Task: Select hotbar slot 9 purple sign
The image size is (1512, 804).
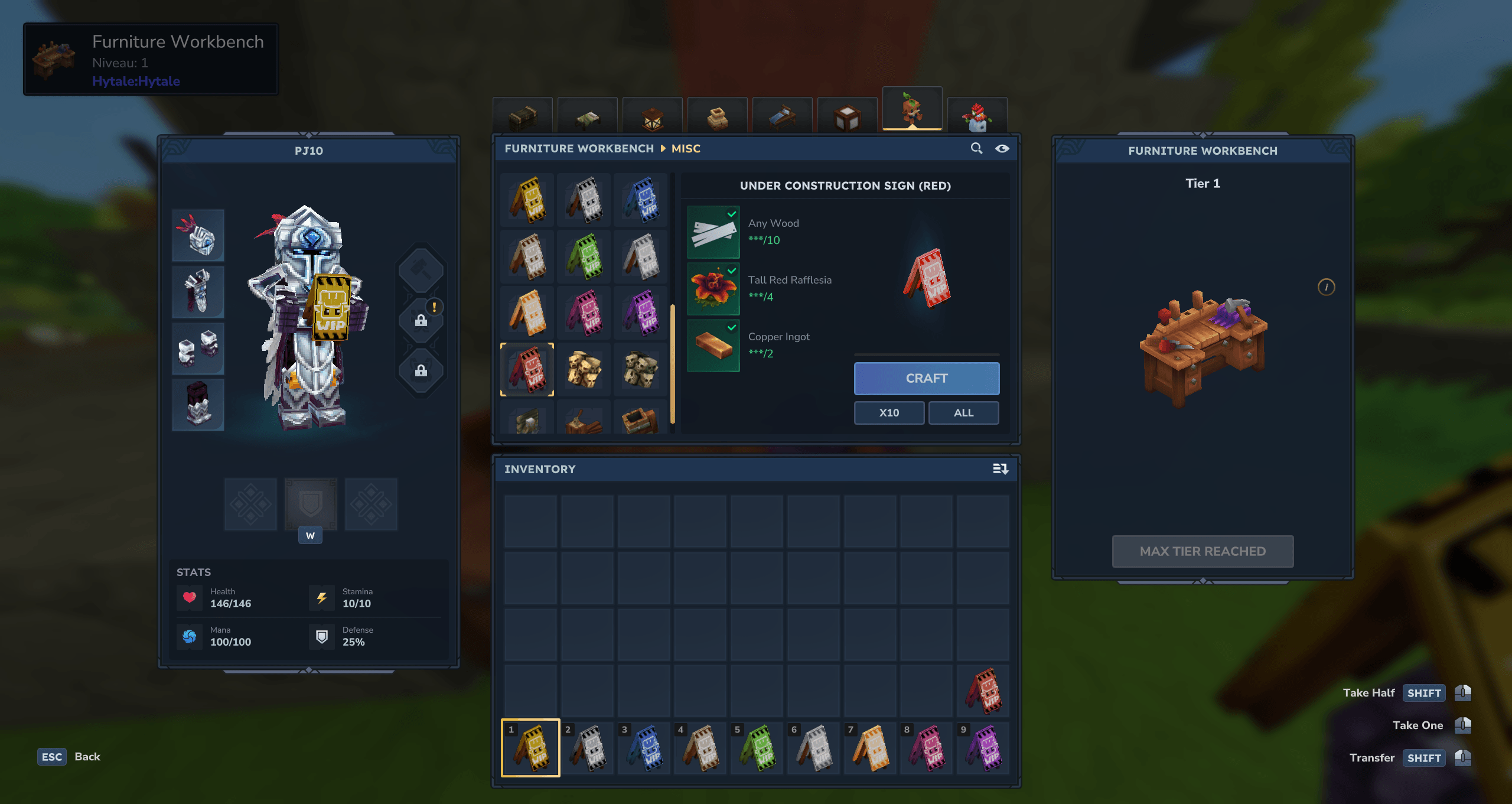Action: pyautogui.click(x=983, y=747)
